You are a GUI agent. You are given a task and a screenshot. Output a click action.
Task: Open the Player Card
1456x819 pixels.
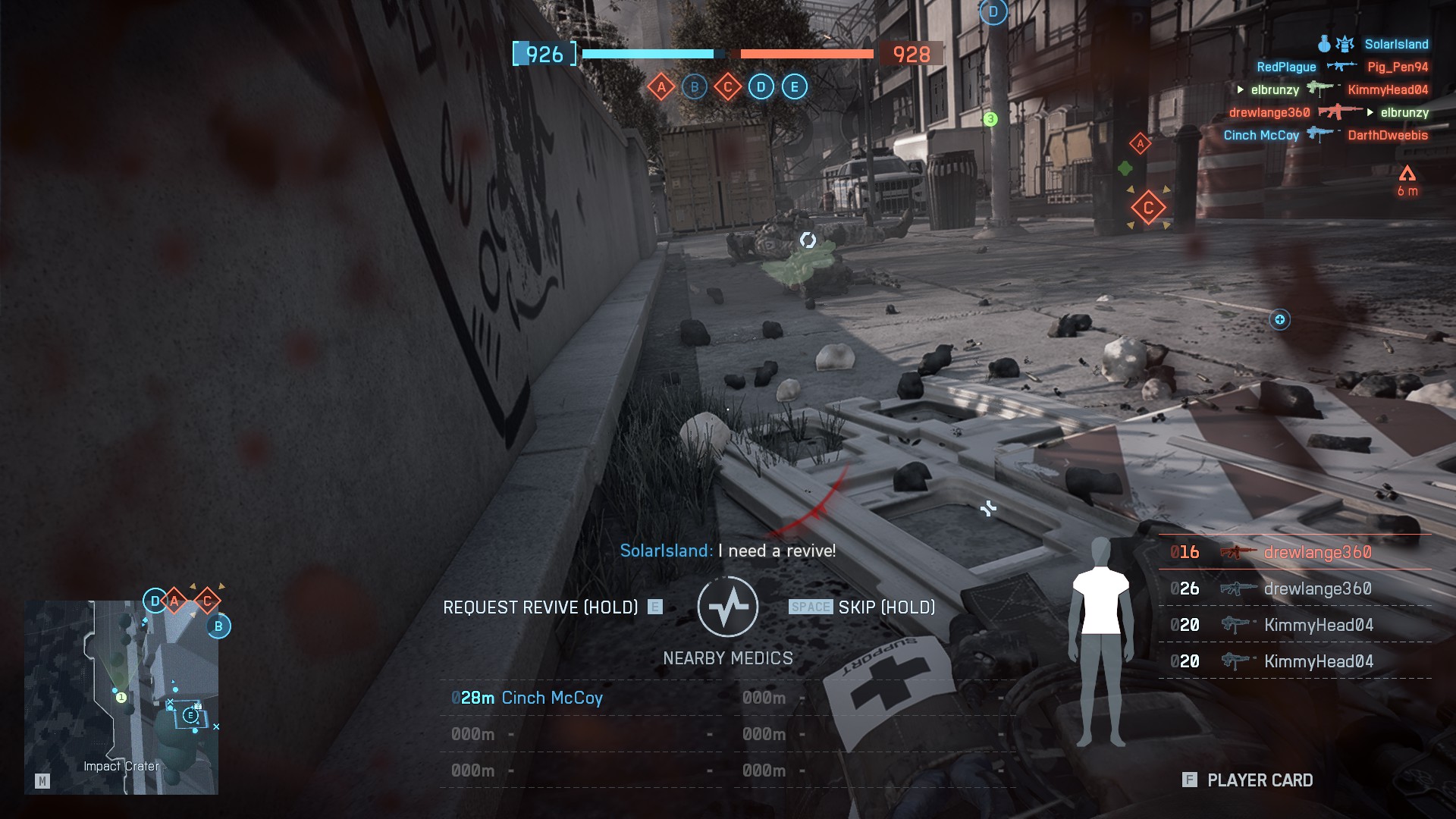1259,780
